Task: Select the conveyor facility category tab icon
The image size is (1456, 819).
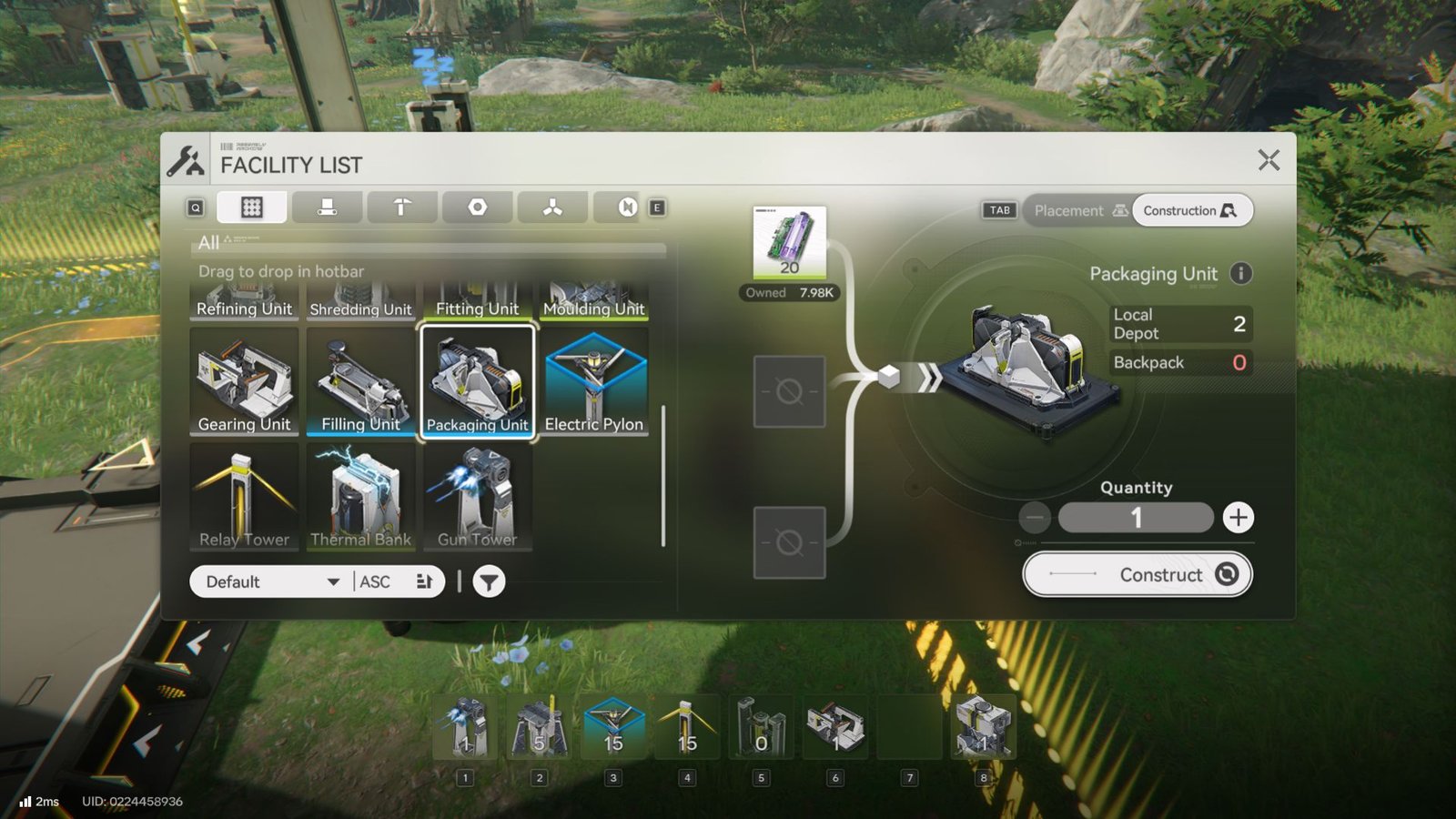Action: 327,207
